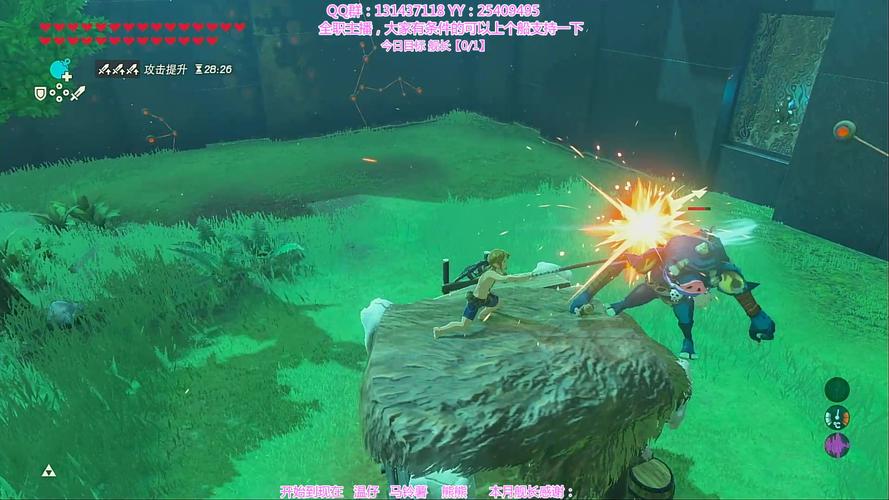The width and height of the screenshot is (889, 500).
Task: Click the shield quick-select icon
Action: coord(41,93)
